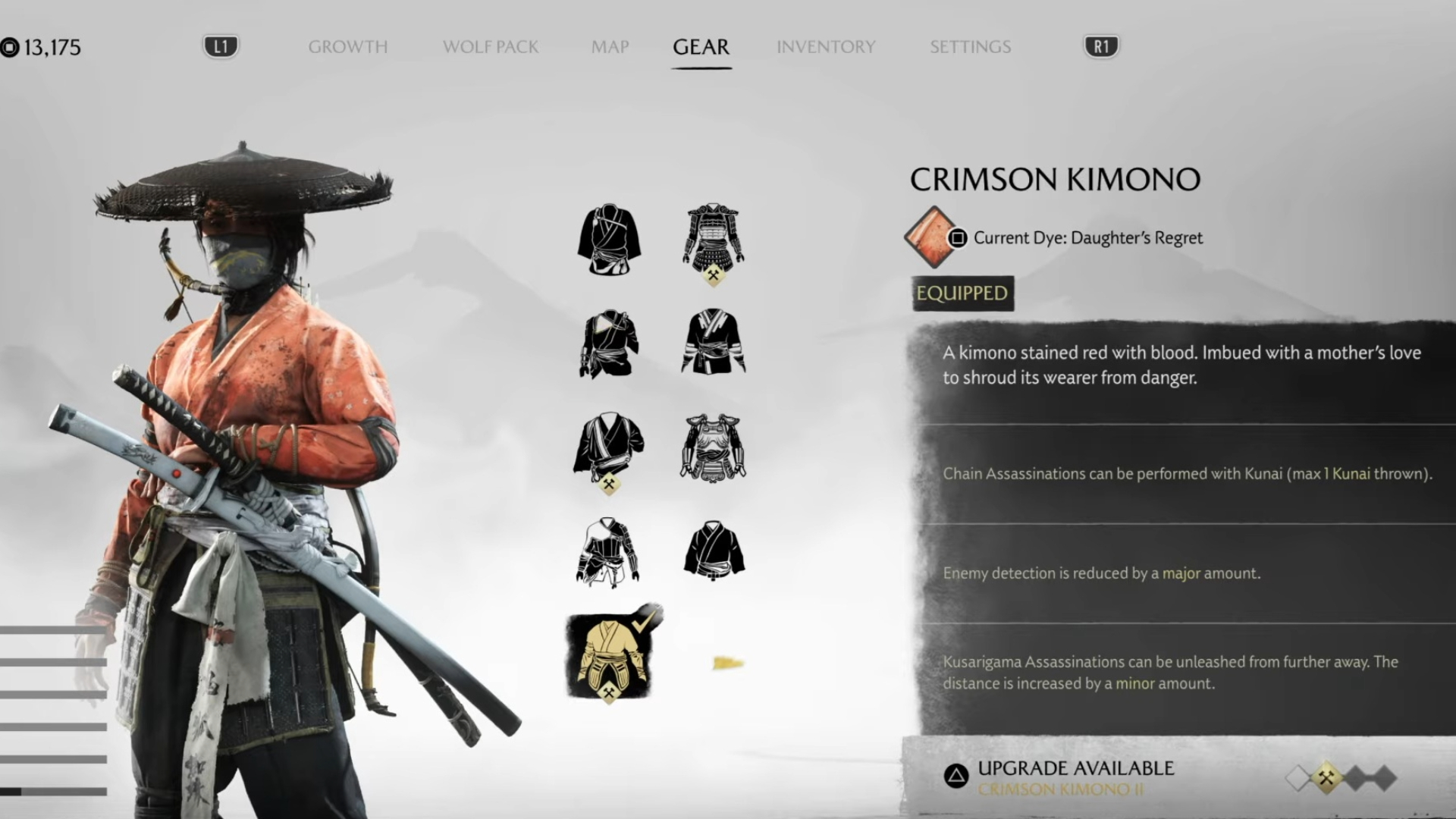Choose the white-outlined robe with dark chest
Screen dimensions: 1456x819
[x=608, y=552]
